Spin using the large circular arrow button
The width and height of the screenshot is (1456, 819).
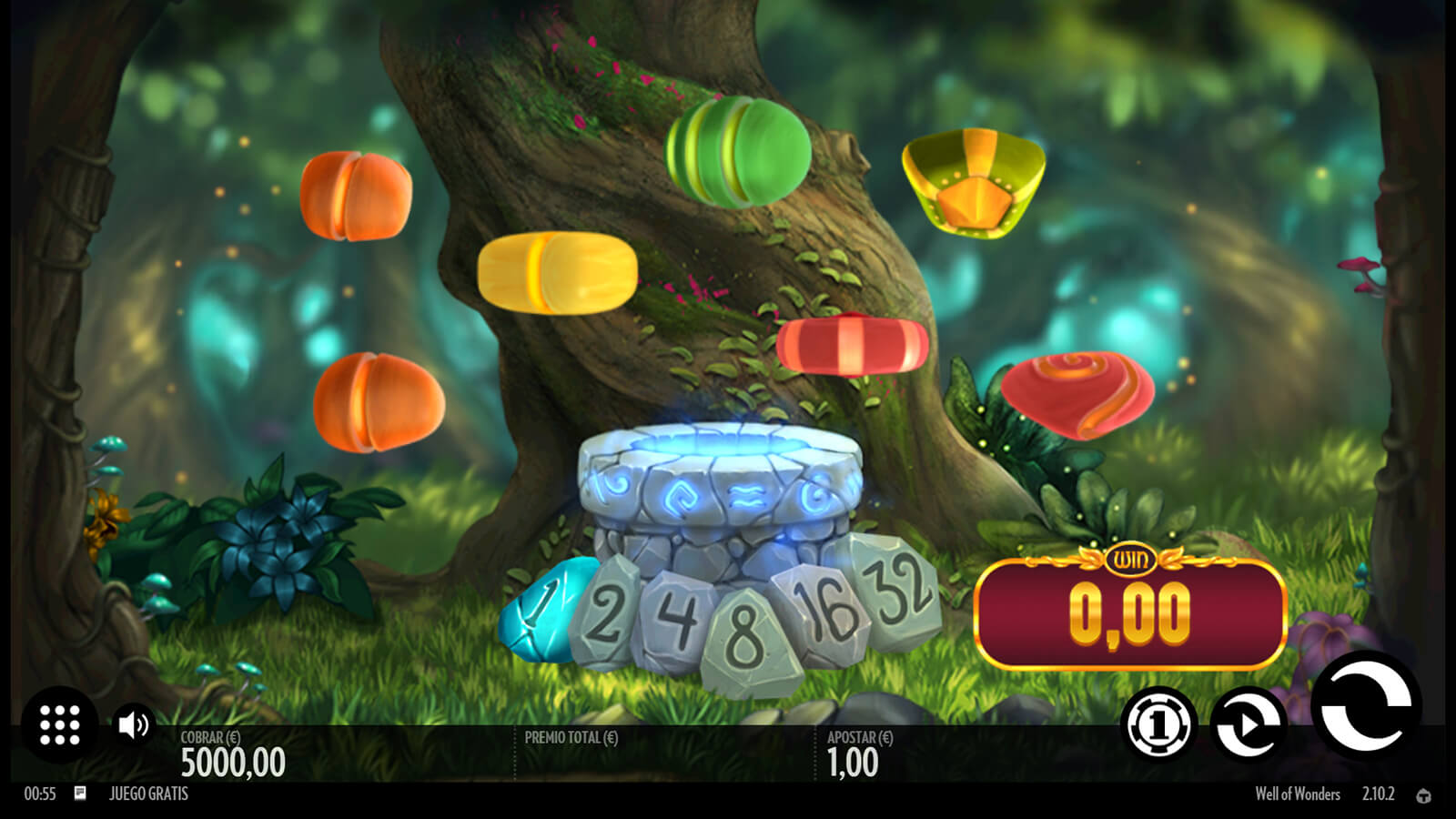(x=1365, y=706)
